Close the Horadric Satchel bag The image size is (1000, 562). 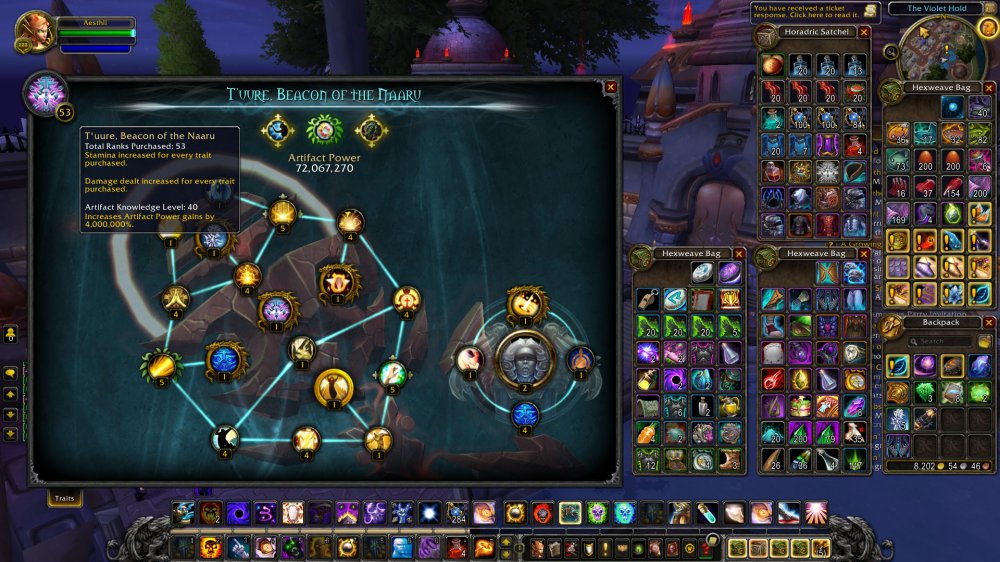[864, 32]
